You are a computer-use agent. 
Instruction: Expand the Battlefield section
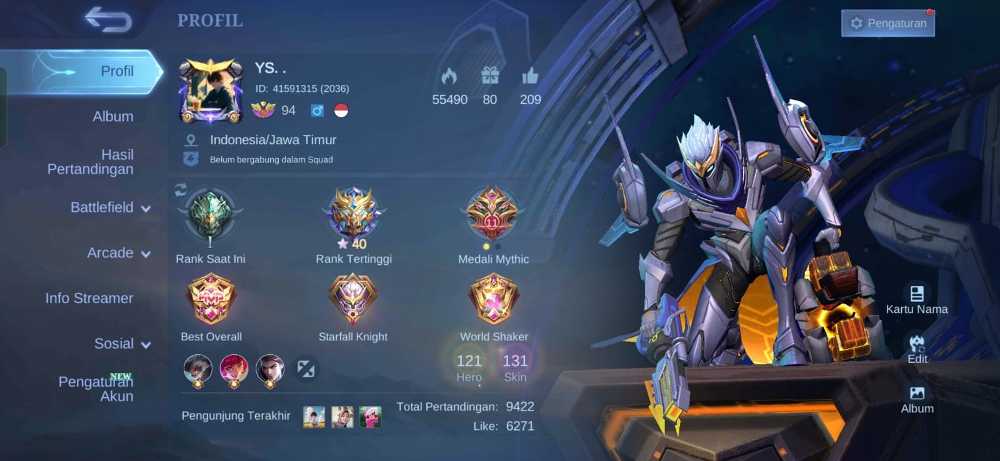(x=110, y=208)
